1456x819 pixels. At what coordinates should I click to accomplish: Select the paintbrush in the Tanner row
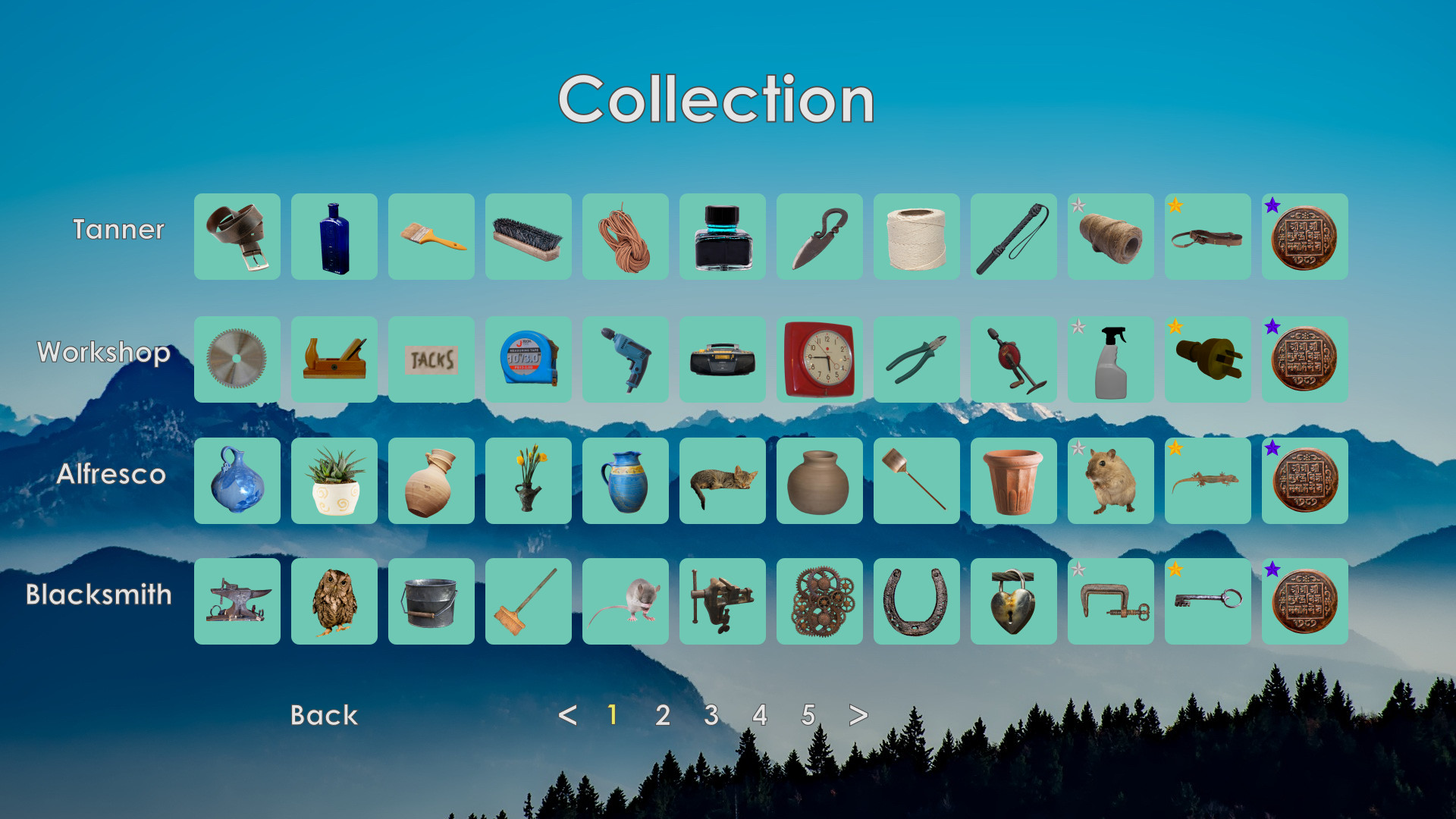pos(431,237)
